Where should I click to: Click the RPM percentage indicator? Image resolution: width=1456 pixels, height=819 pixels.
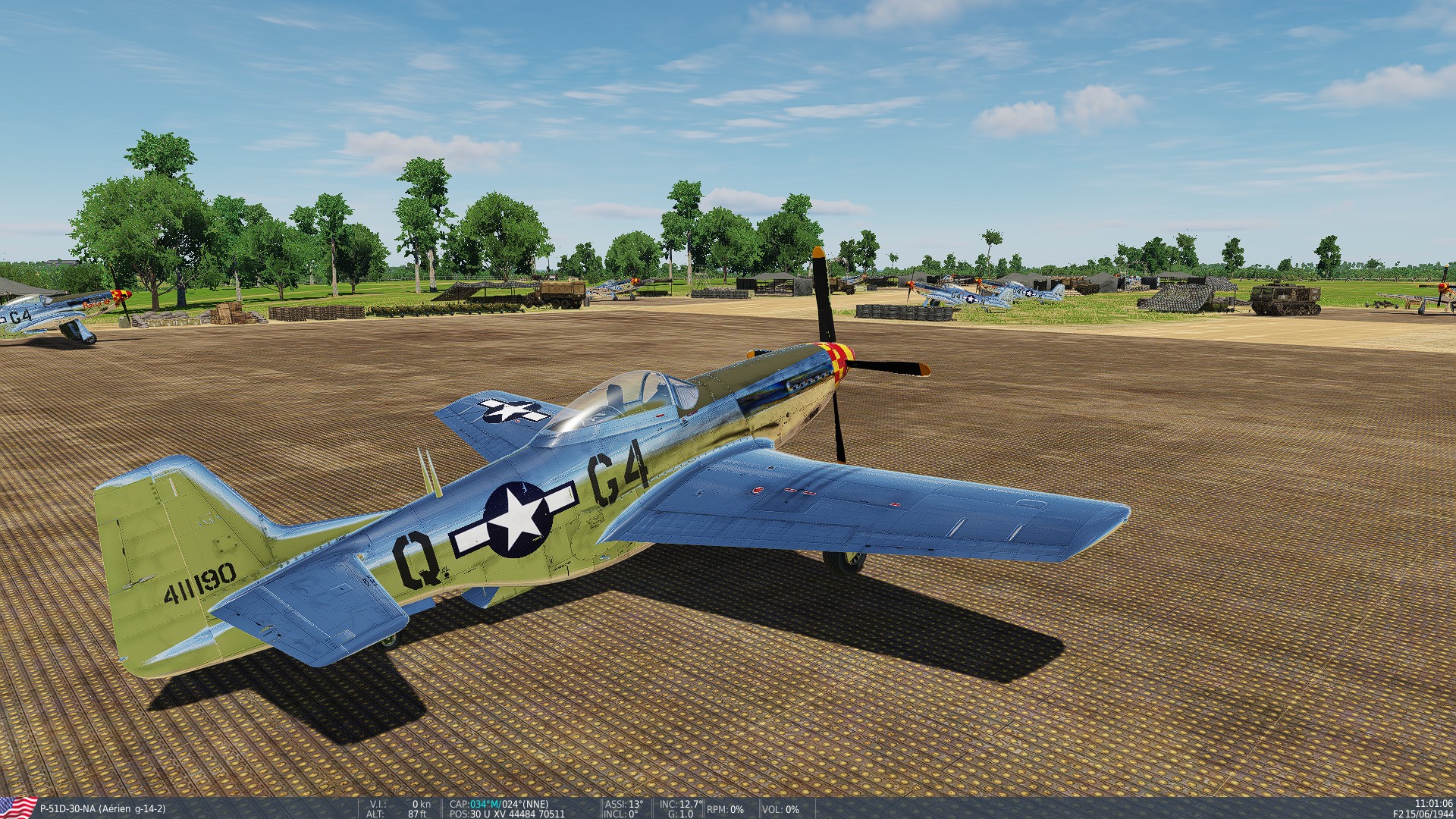point(726,809)
